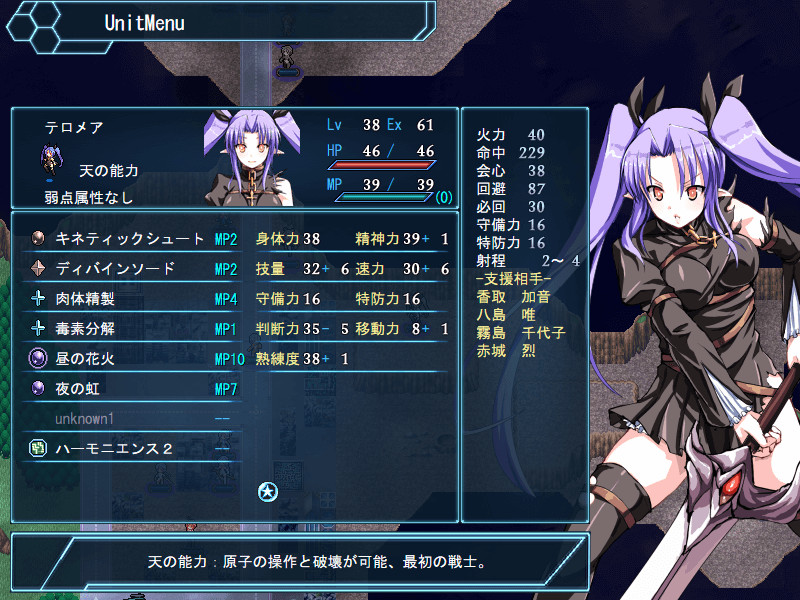Open the ハーモニエンス２ entry
This screenshot has height=600, width=800.
(x=115, y=448)
